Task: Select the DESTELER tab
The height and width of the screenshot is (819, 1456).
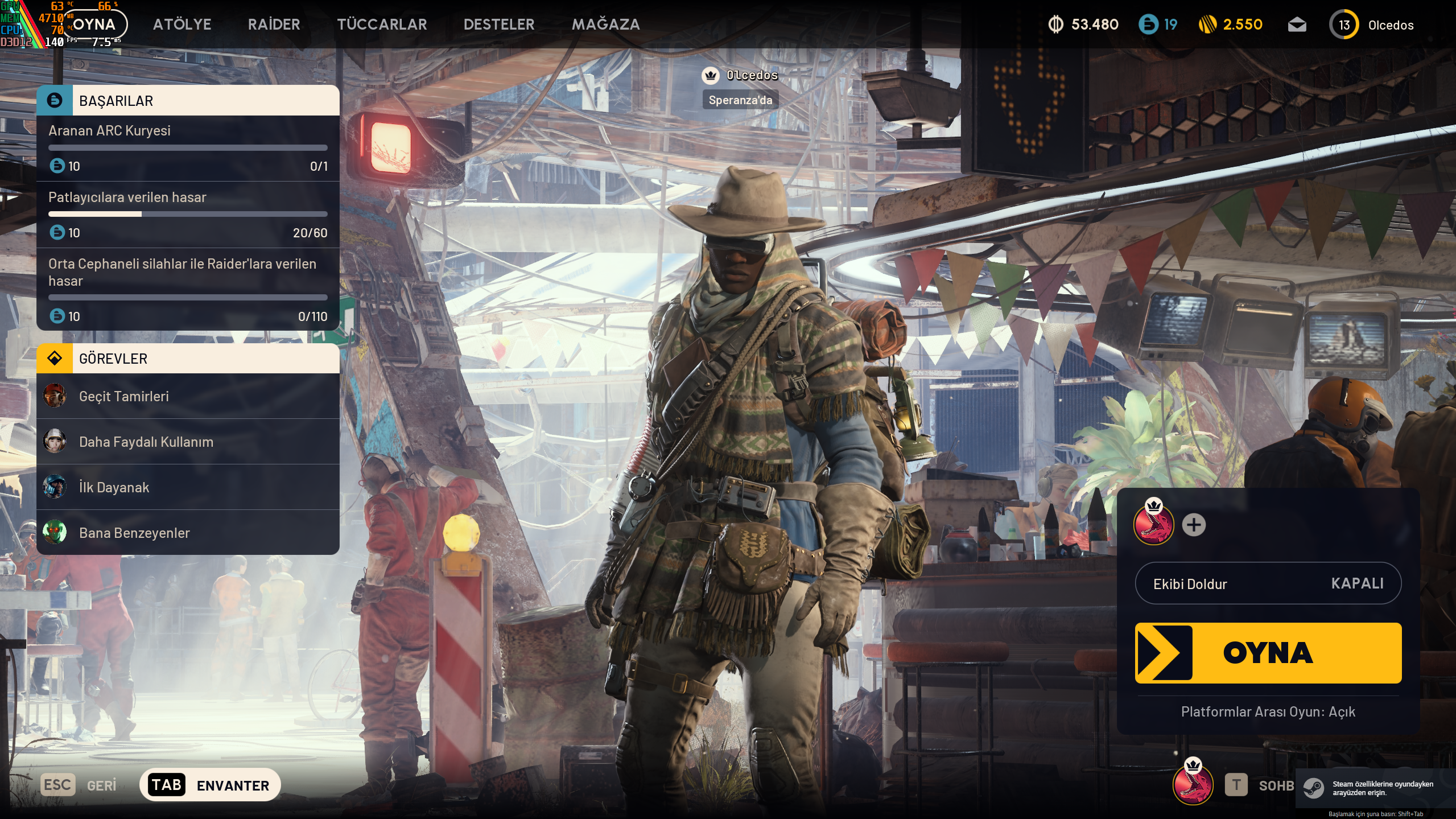Action: (x=499, y=24)
